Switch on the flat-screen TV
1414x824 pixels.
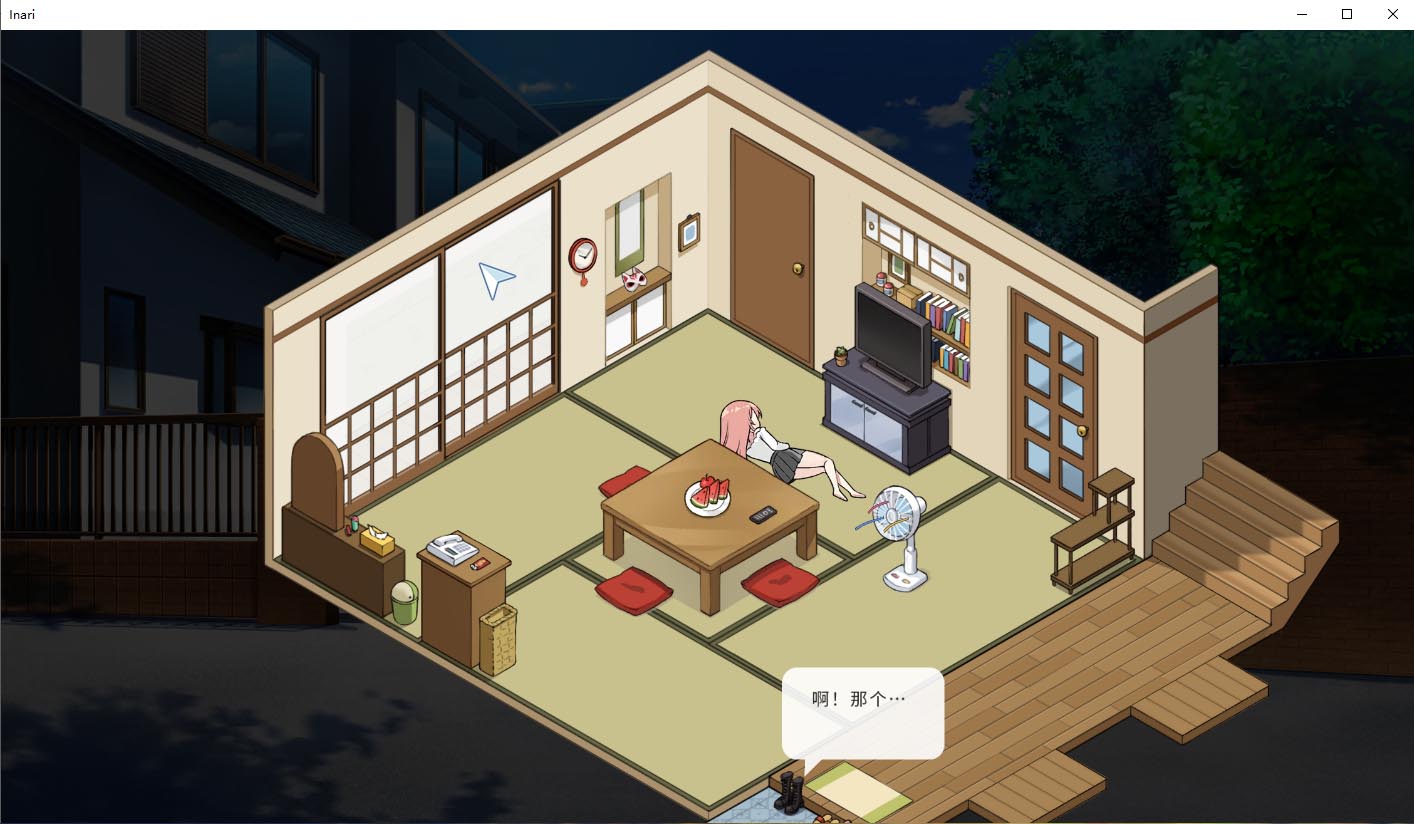[x=890, y=335]
